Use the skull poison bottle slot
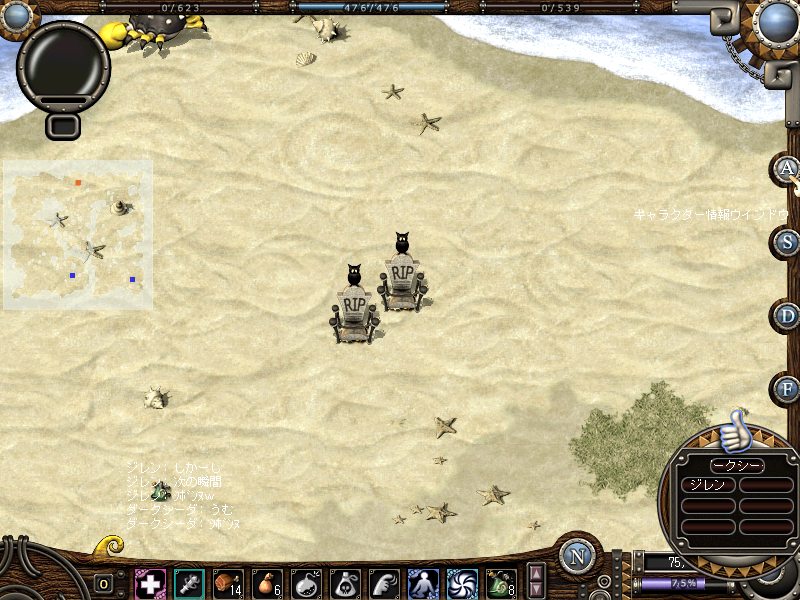Screen dimensions: 800x600 pos(345,583)
